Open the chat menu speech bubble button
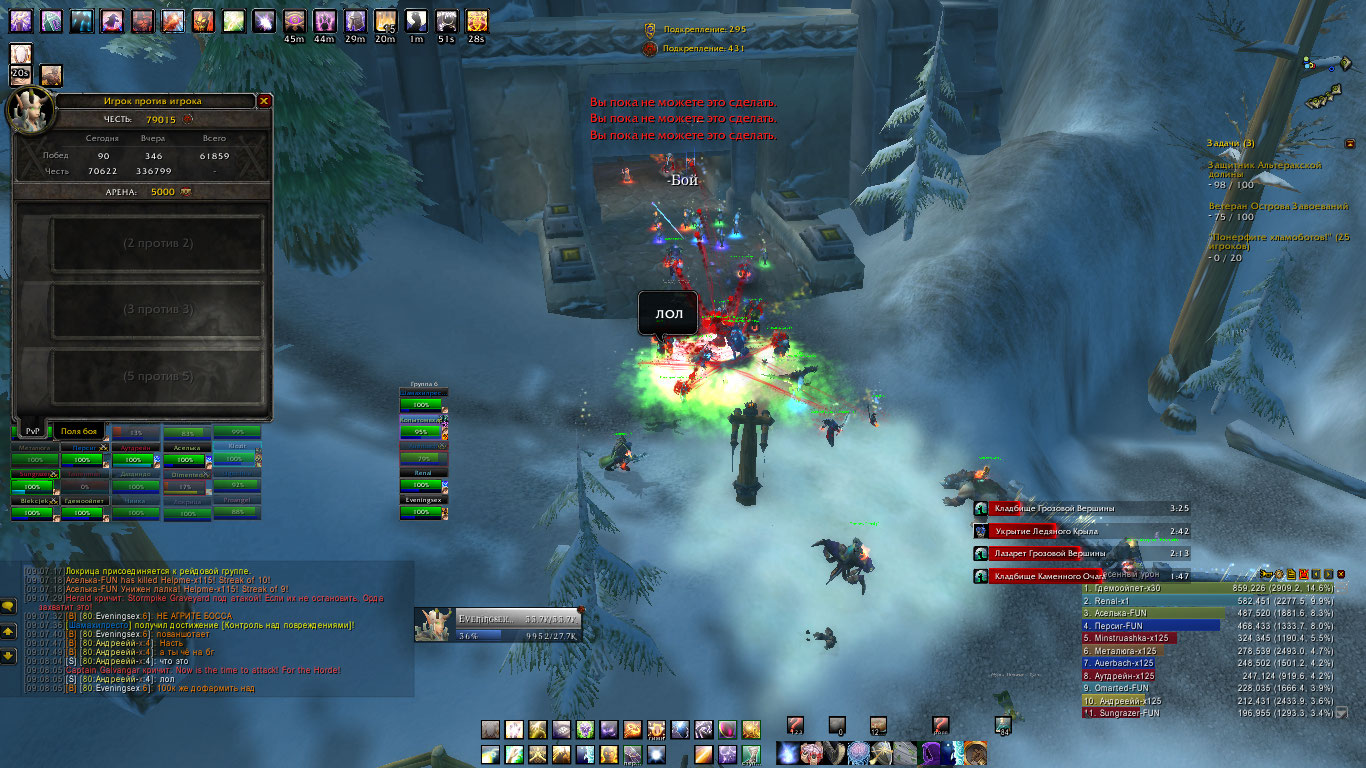This screenshot has width=1366, height=768. point(8,605)
